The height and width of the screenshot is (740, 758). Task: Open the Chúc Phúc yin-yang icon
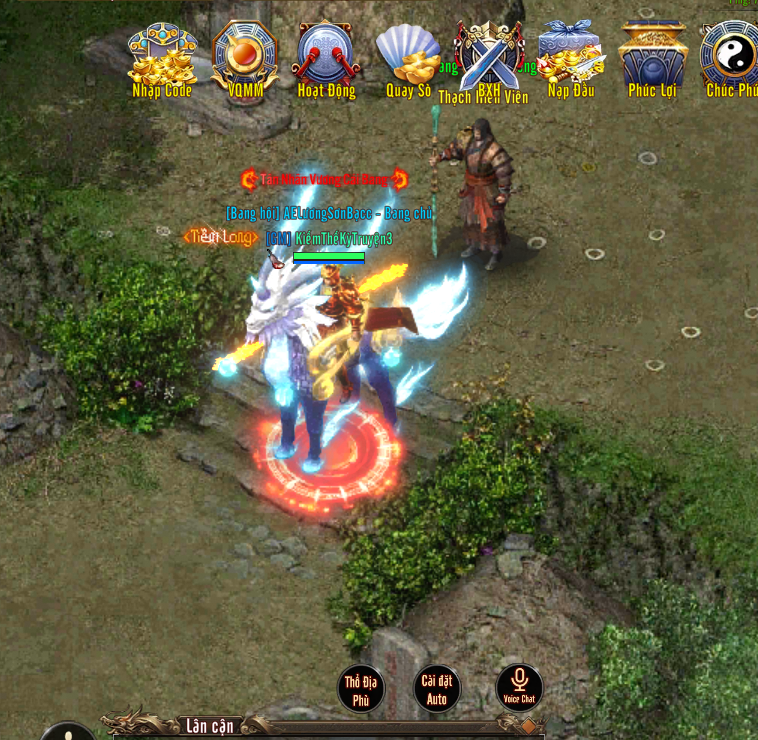(x=731, y=58)
